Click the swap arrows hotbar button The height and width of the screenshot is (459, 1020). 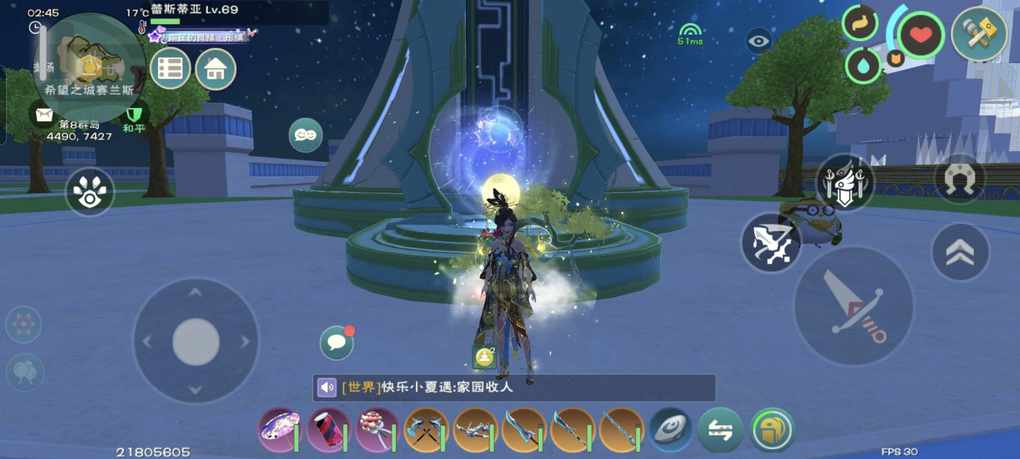click(720, 430)
